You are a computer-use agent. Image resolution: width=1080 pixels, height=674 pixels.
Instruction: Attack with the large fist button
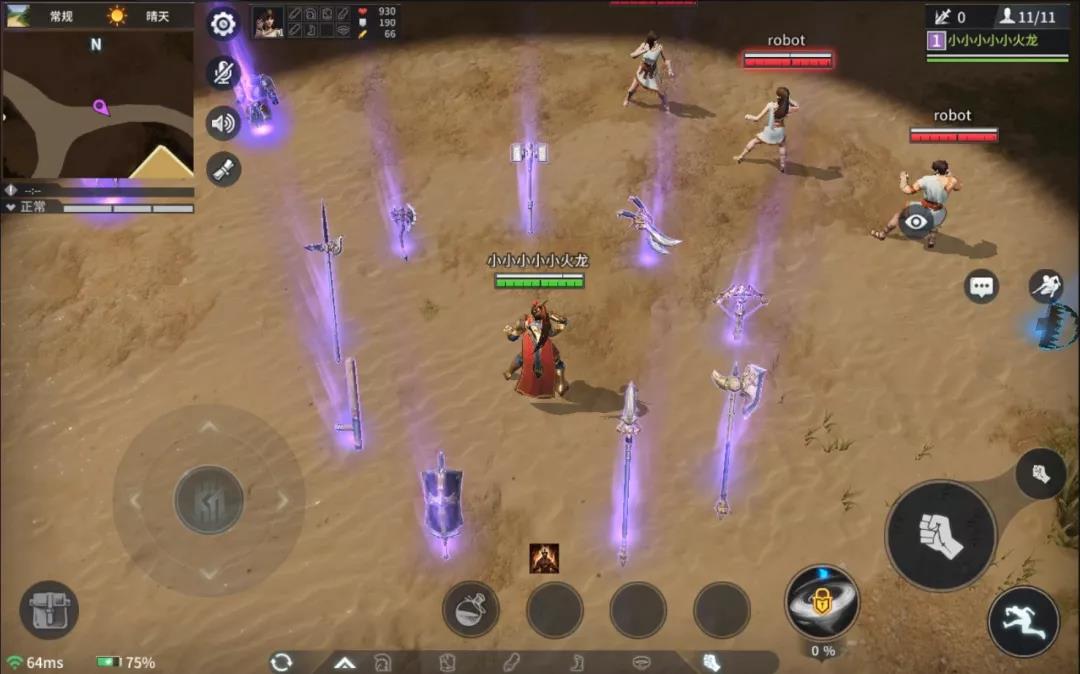pos(940,536)
